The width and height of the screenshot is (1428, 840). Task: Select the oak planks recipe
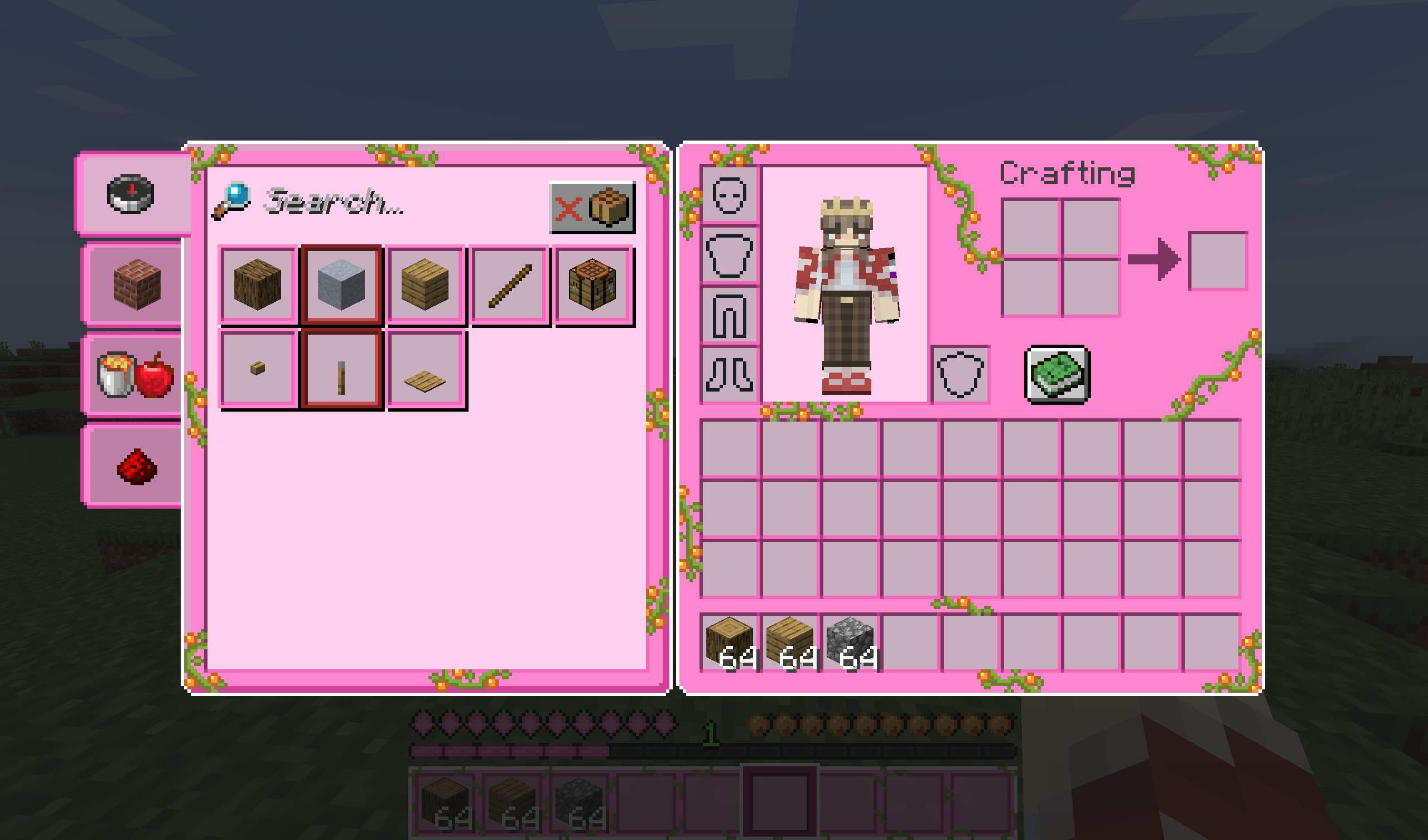(425, 284)
